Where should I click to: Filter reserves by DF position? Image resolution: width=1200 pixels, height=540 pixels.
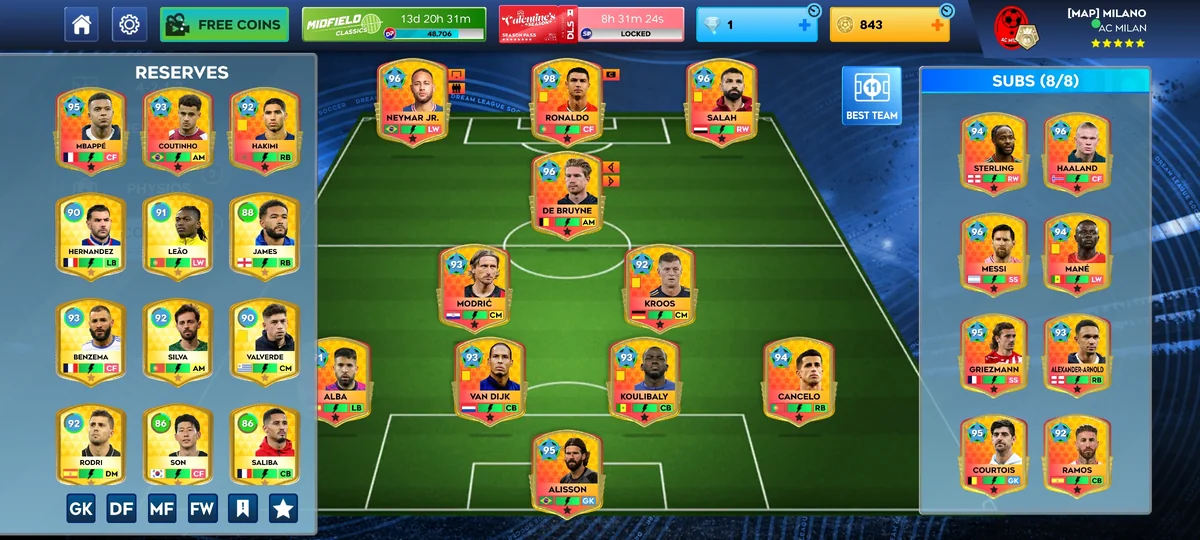click(x=121, y=508)
